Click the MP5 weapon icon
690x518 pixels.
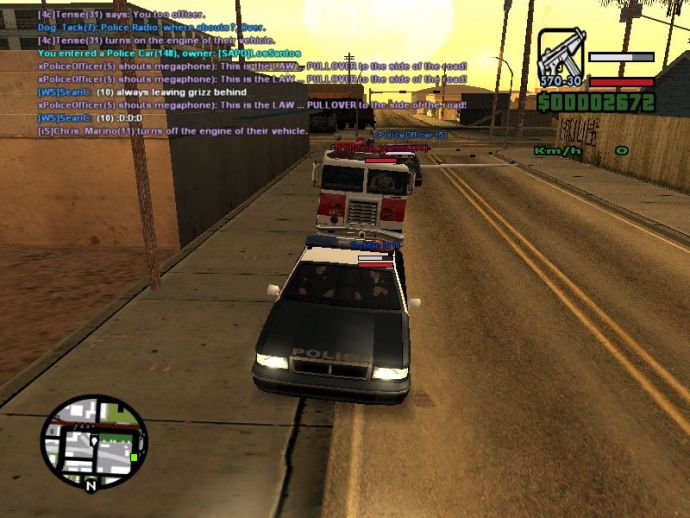pos(560,55)
